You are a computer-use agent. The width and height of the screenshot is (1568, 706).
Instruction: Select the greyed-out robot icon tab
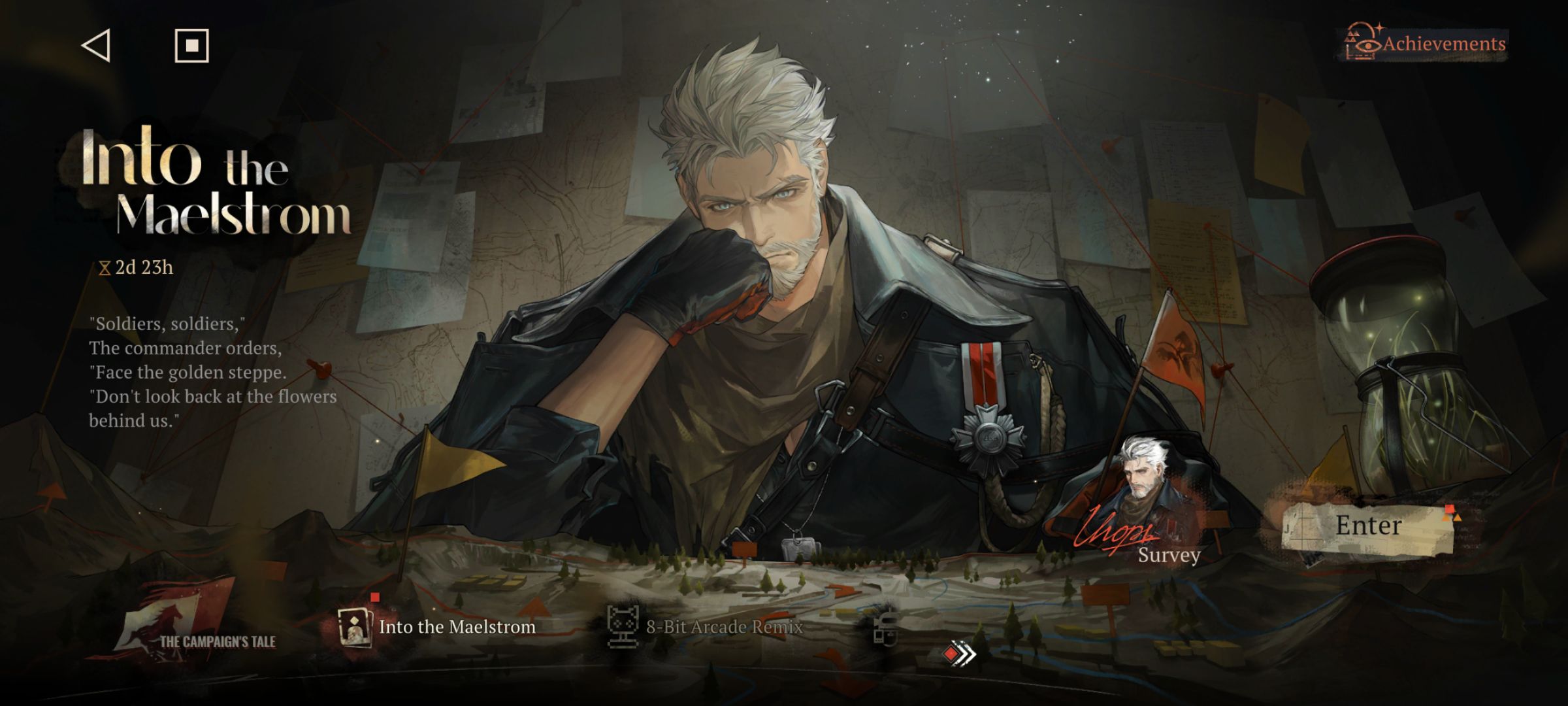click(x=886, y=629)
